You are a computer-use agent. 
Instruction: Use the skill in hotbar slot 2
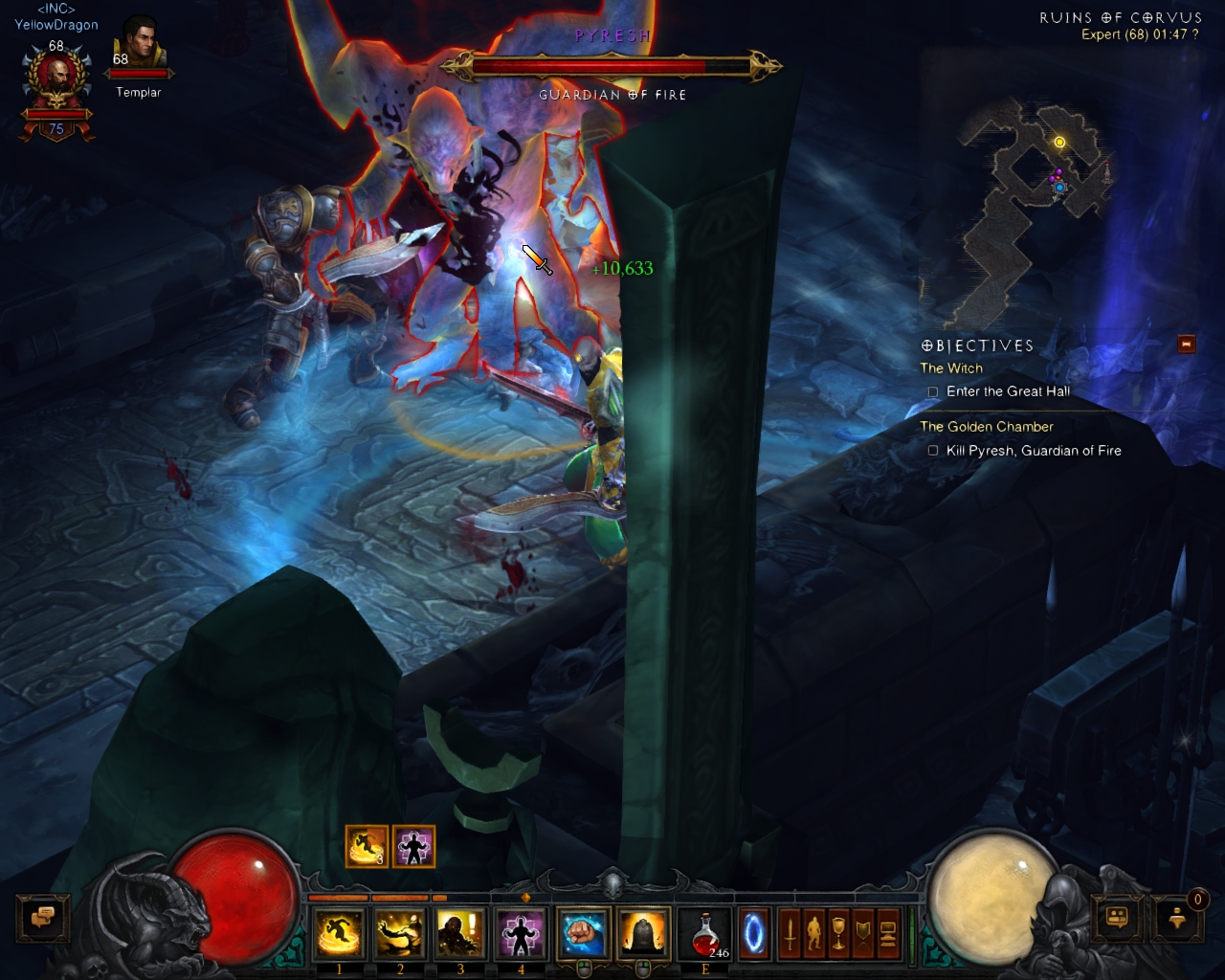(400, 933)
